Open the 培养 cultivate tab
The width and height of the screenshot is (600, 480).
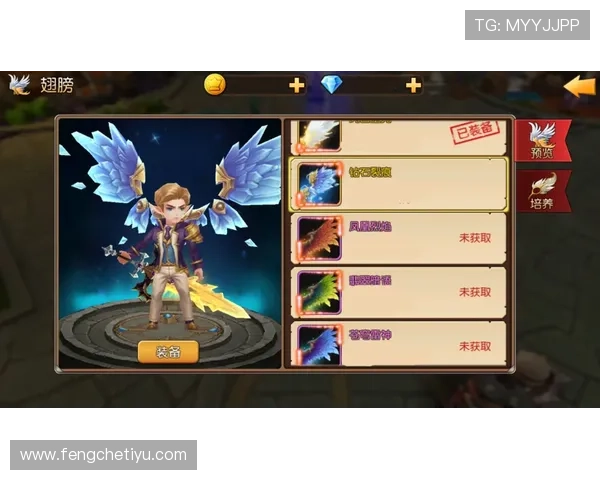coord(543,191)
